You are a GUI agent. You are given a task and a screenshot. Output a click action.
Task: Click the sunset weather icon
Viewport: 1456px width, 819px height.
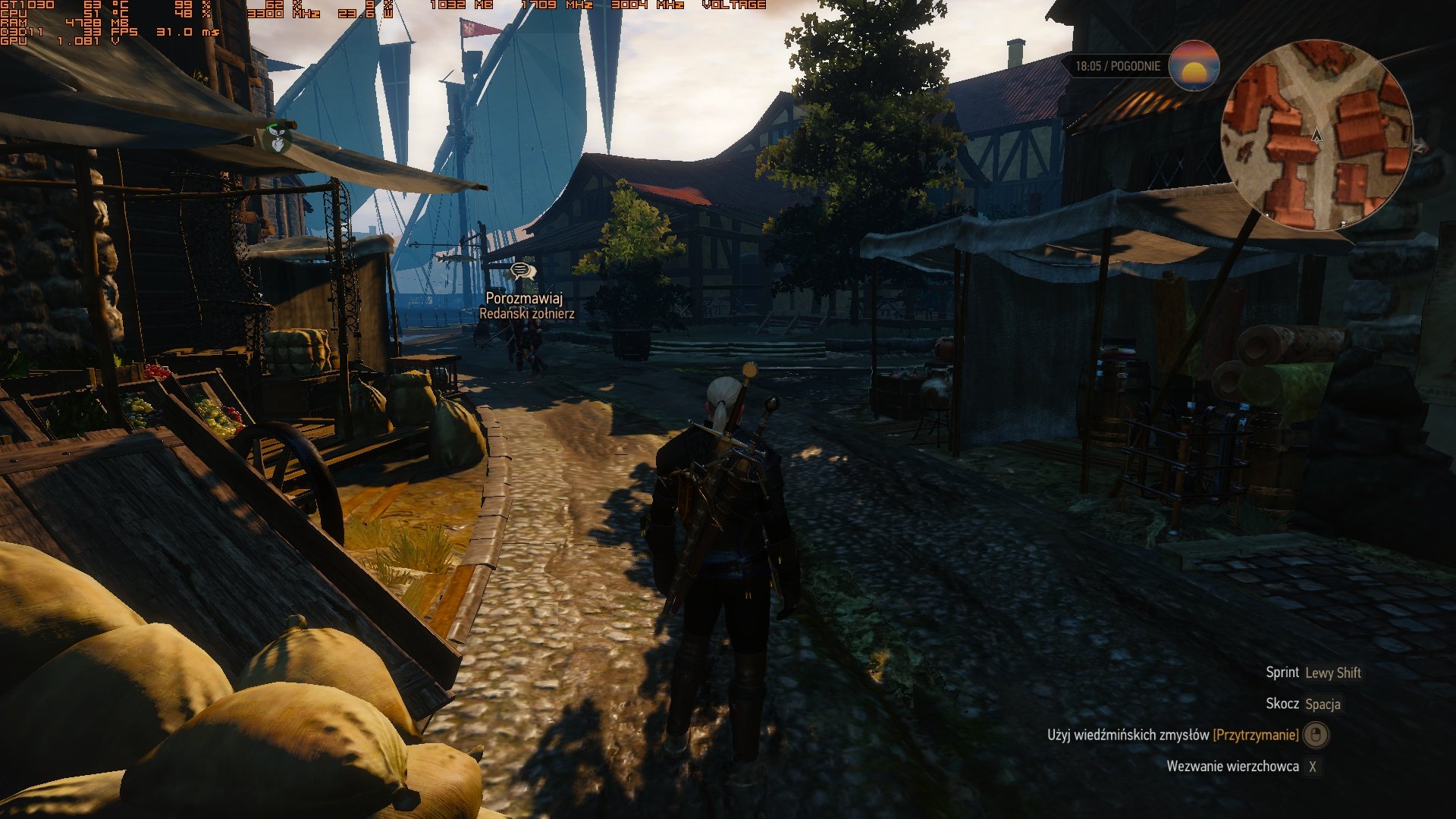pos(1194,65)
